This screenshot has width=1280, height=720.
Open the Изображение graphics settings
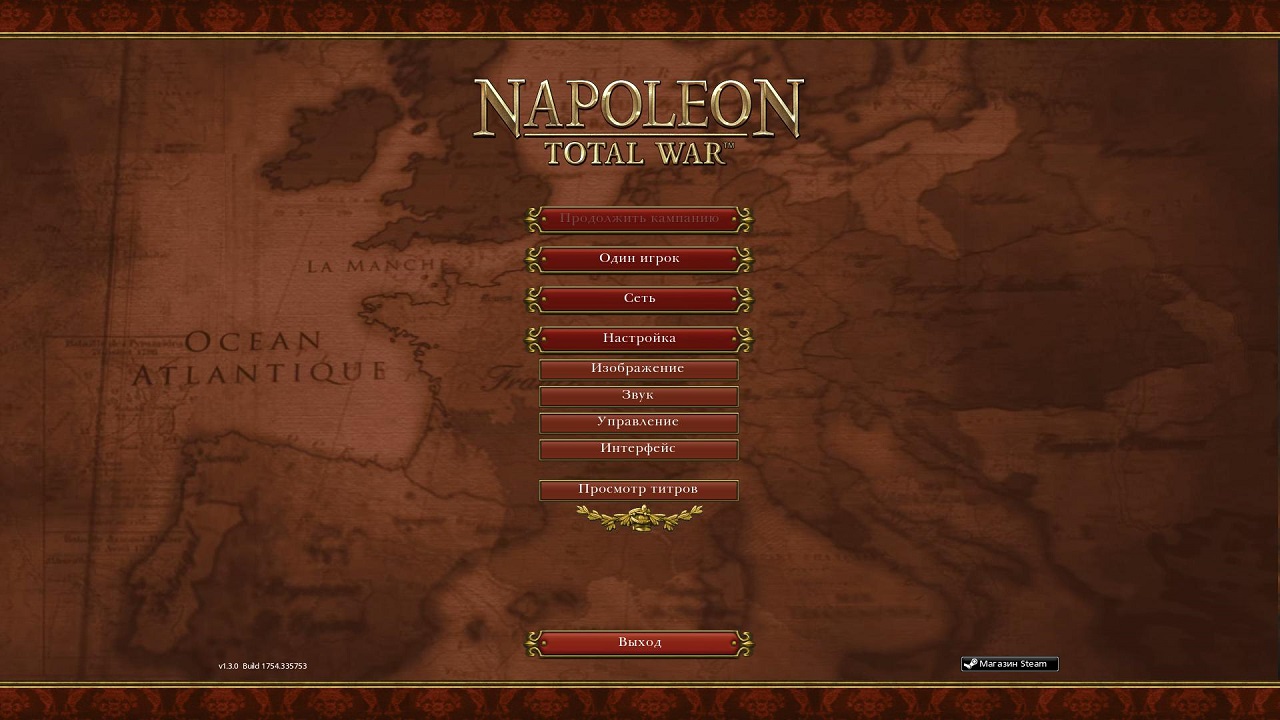(638, 369)
